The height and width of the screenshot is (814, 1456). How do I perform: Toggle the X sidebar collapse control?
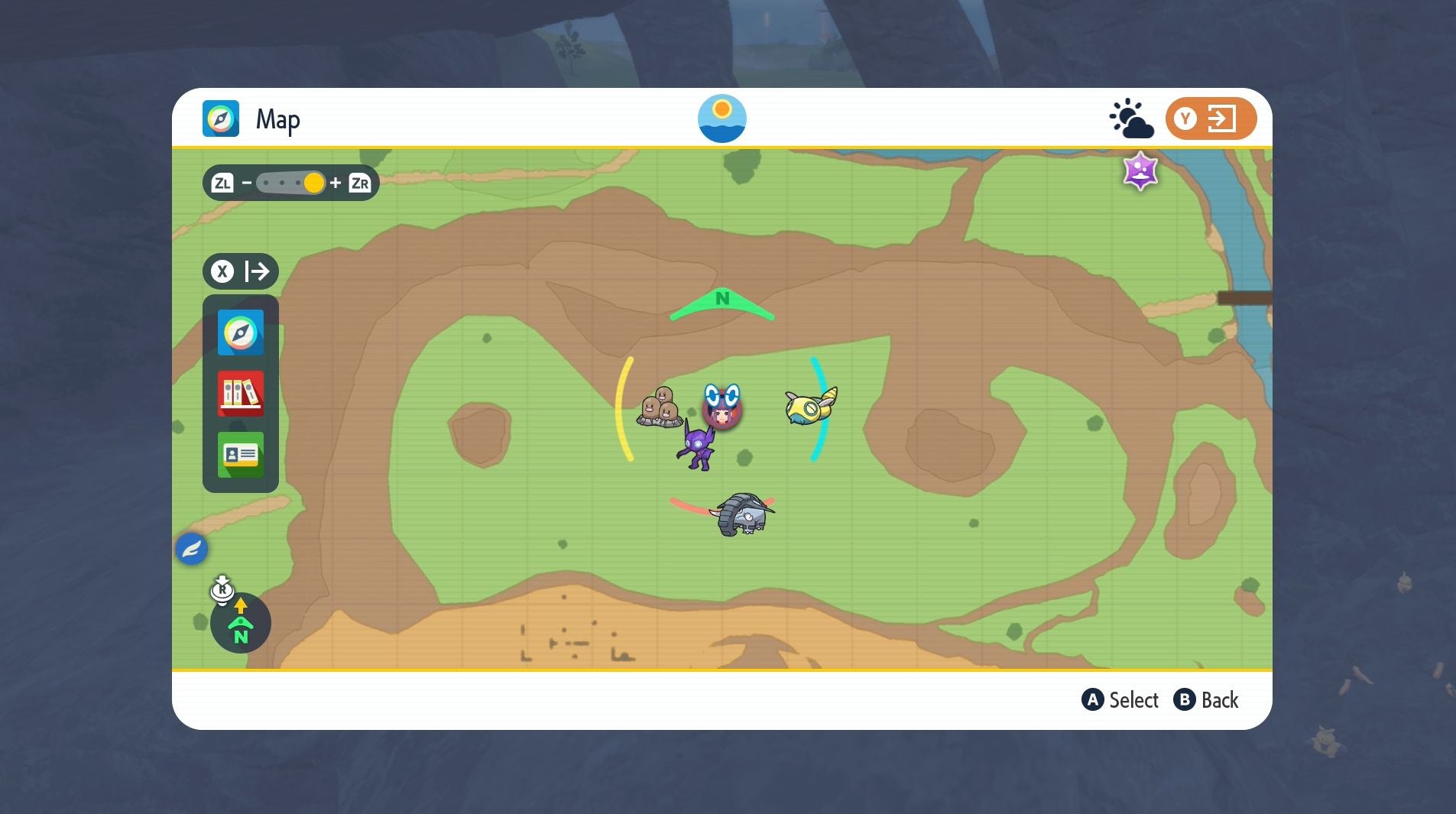click(x=222, y=271)
